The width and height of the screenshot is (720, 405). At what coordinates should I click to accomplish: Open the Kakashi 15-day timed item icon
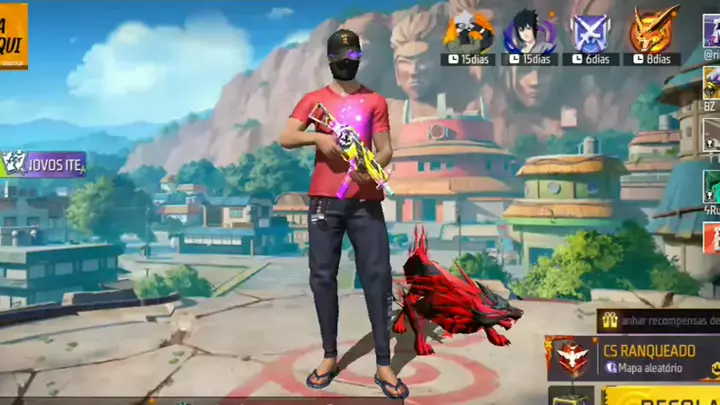pos(468,34)
